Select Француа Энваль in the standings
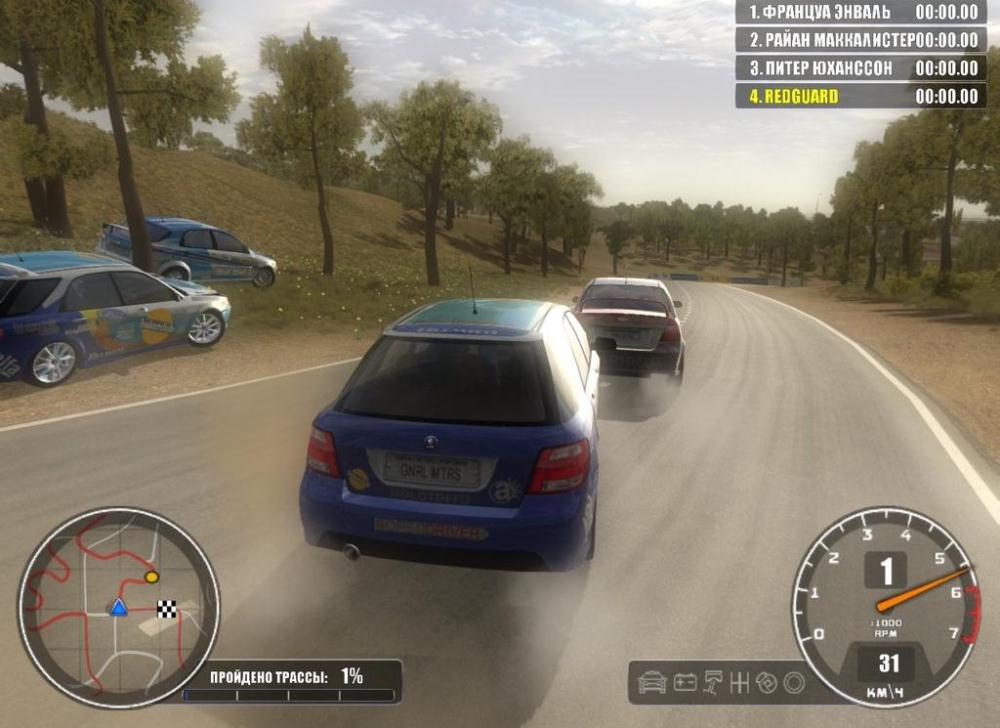This screenshot has height=728, width=1000. pyautogui.click(x=859, y=12)
